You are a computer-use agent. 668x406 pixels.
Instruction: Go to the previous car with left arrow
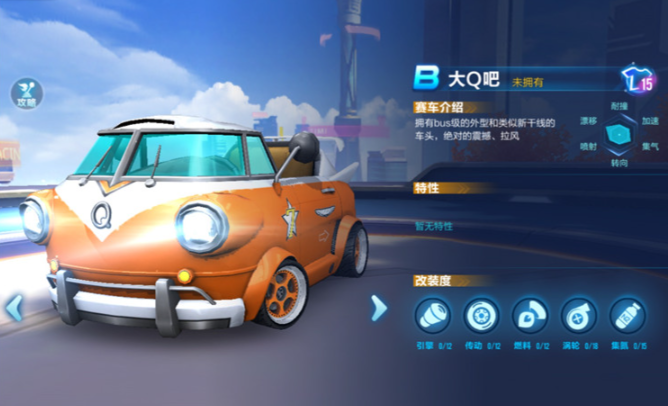[x=14, y=307]
